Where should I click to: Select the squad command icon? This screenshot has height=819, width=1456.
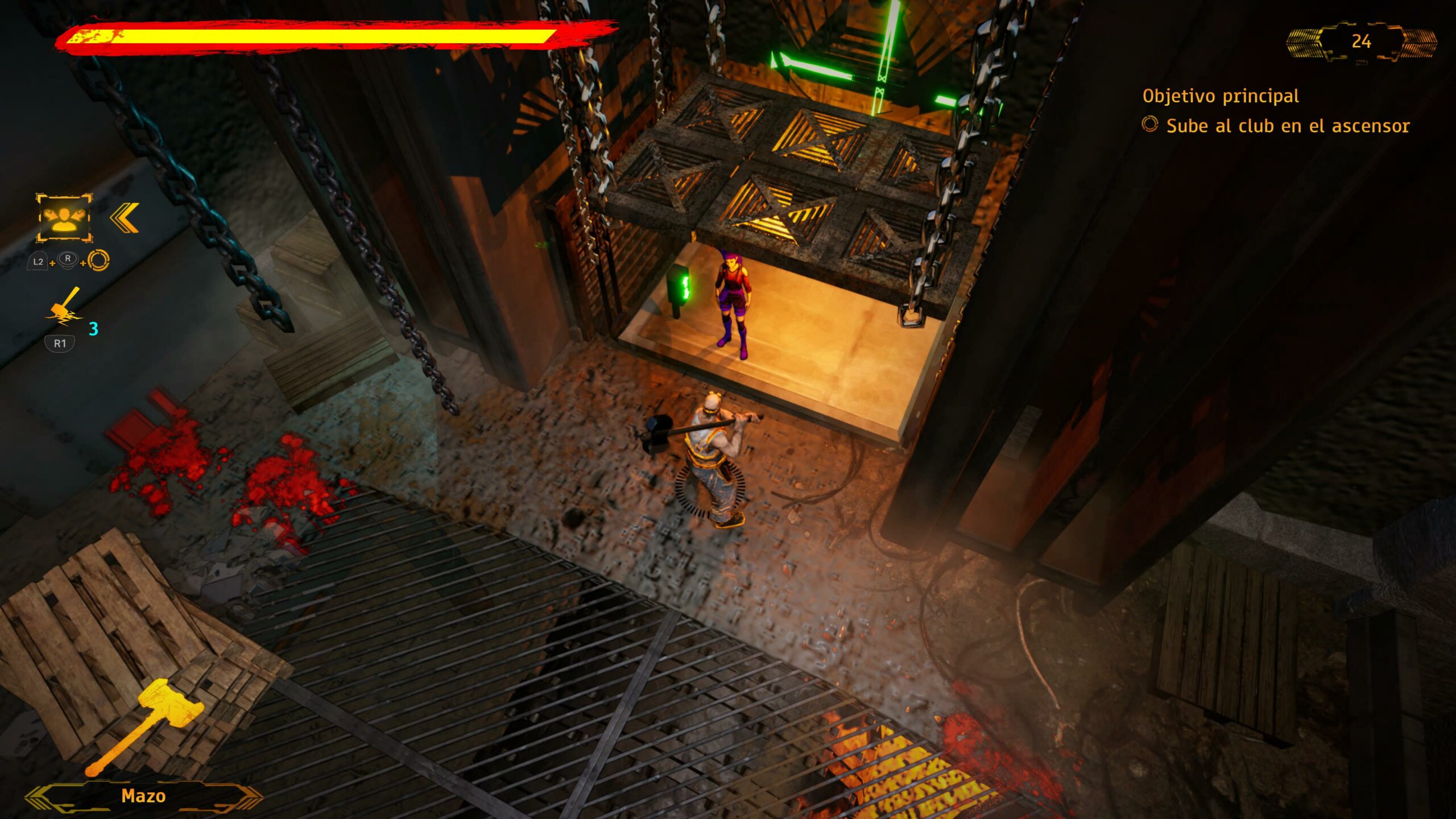64,218
